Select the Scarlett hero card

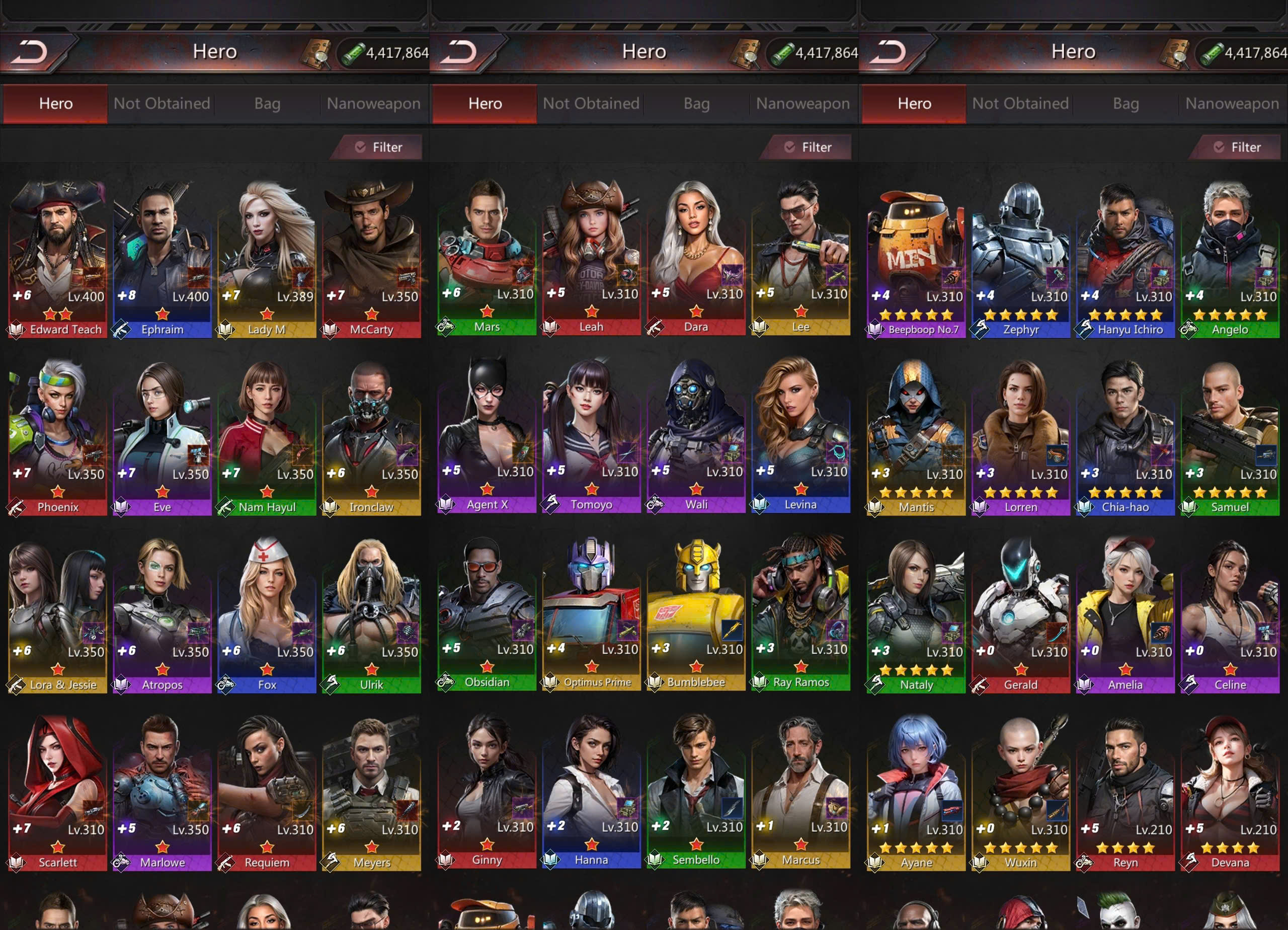(x=57, y=792)
